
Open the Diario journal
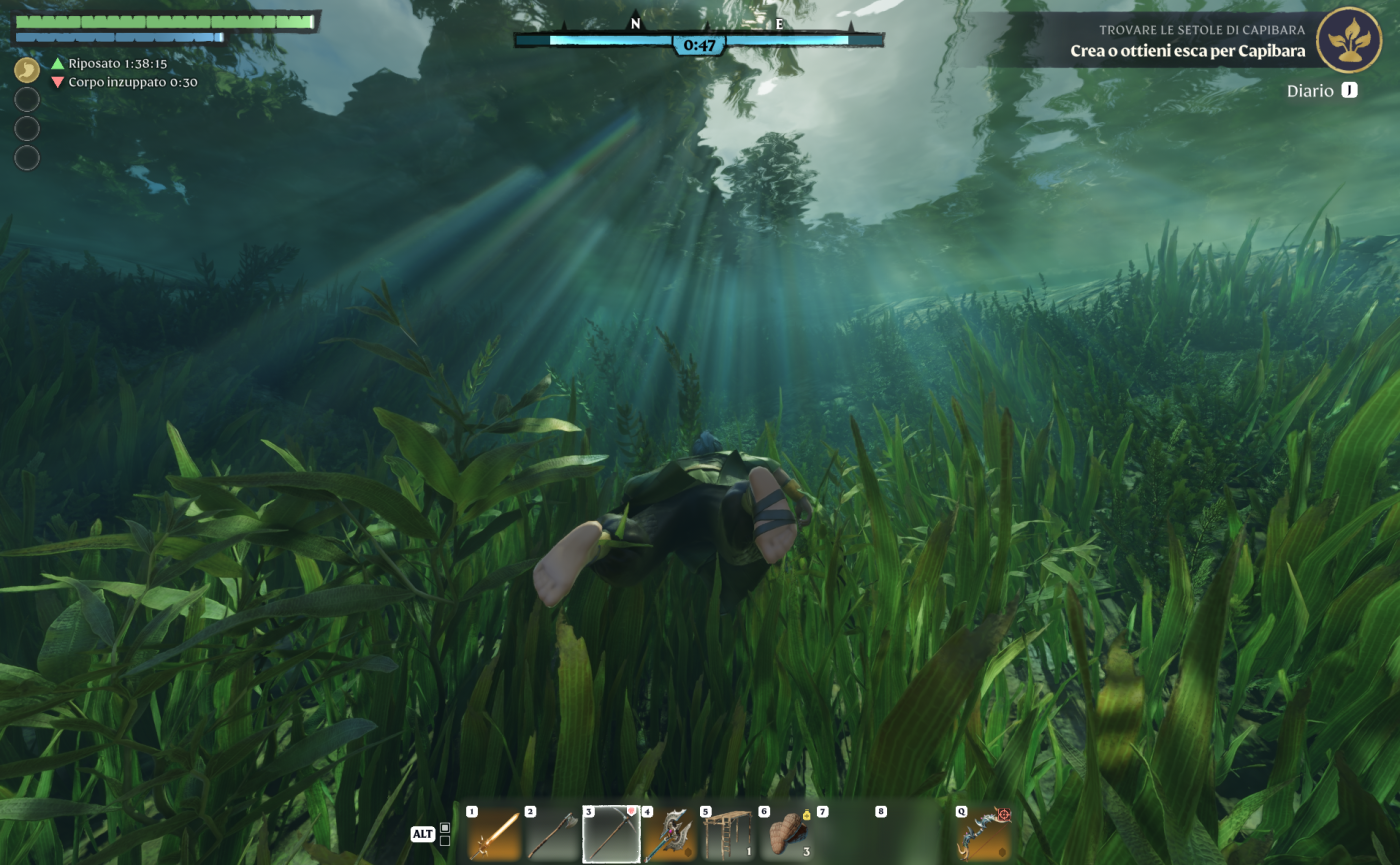point(1322,91)
